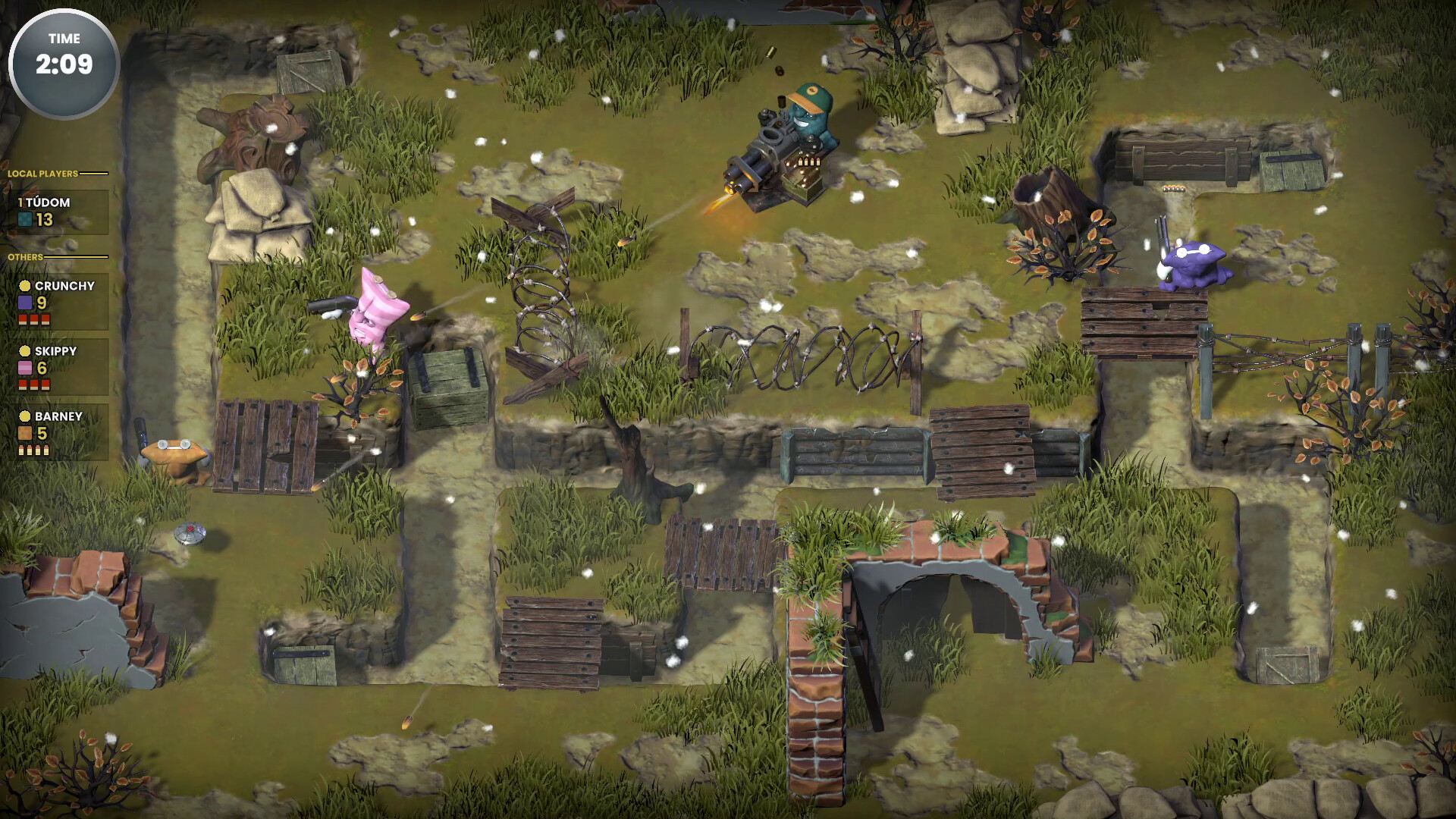Screen dimensions: 1456x819
Task: Click SKIPPY's score of 6
Action: coord(43,369)
